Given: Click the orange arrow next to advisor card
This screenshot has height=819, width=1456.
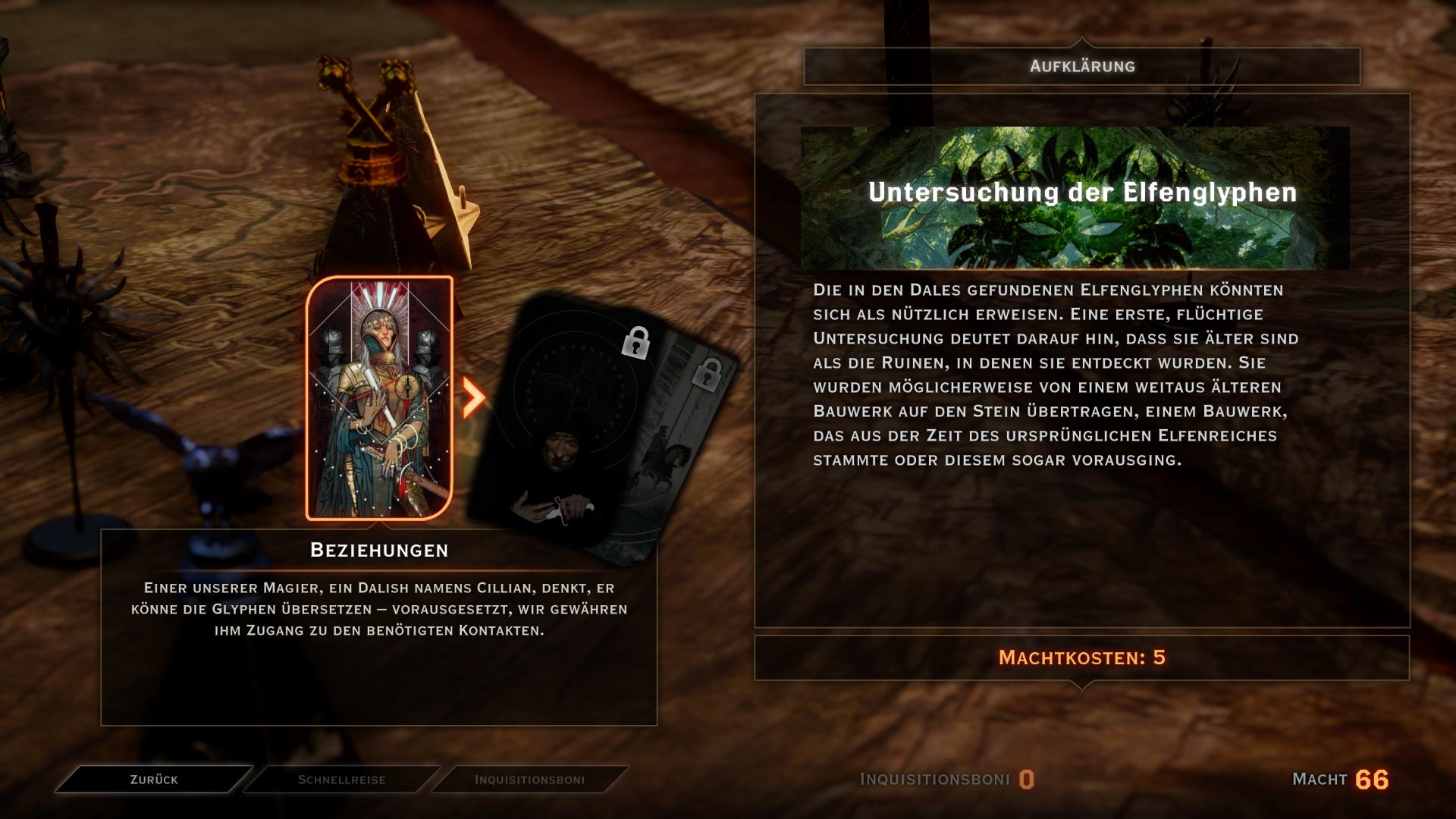Looking at the screenshot, I should [473, 397].
